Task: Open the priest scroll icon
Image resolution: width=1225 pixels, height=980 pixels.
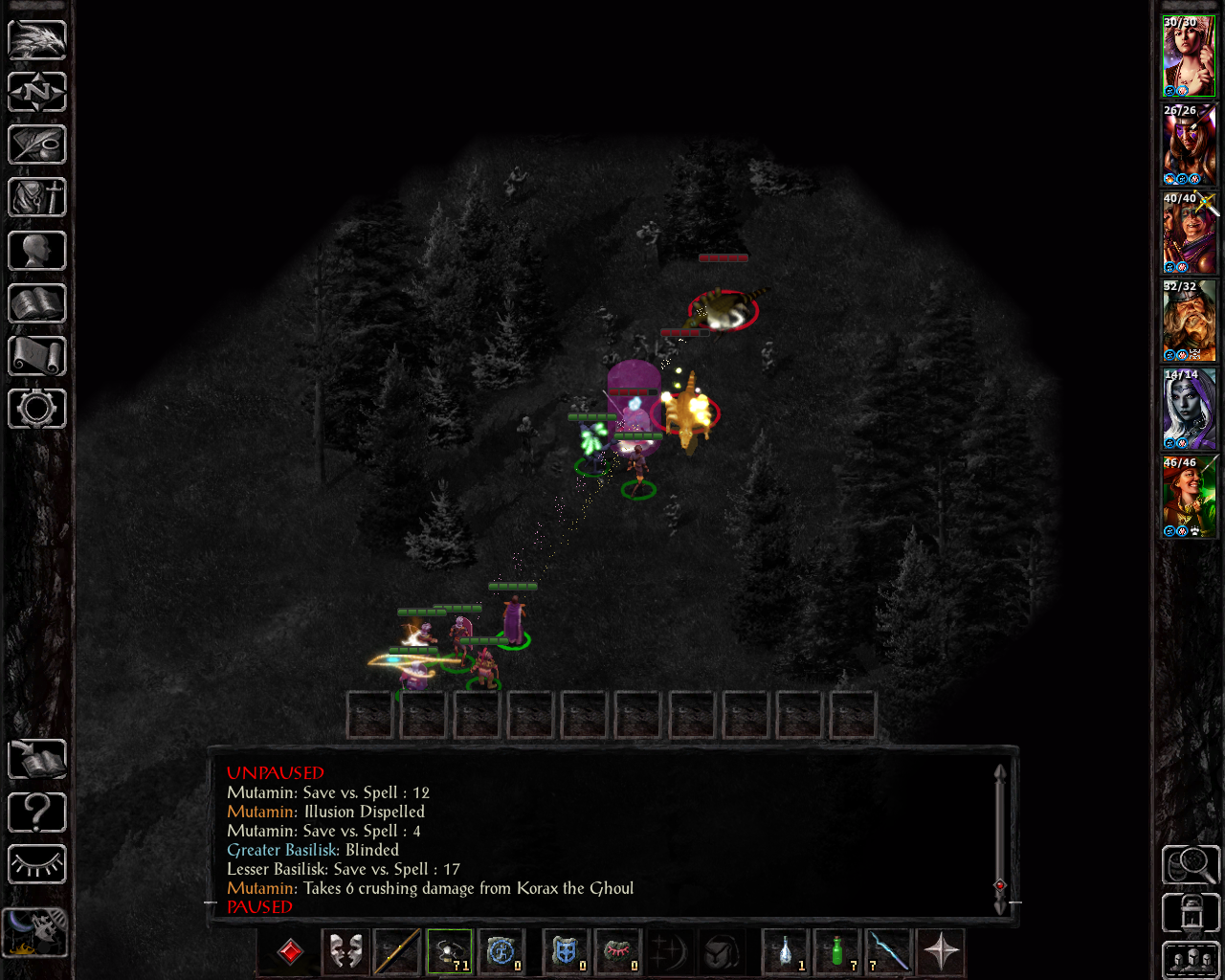Action: pos(37,356)
